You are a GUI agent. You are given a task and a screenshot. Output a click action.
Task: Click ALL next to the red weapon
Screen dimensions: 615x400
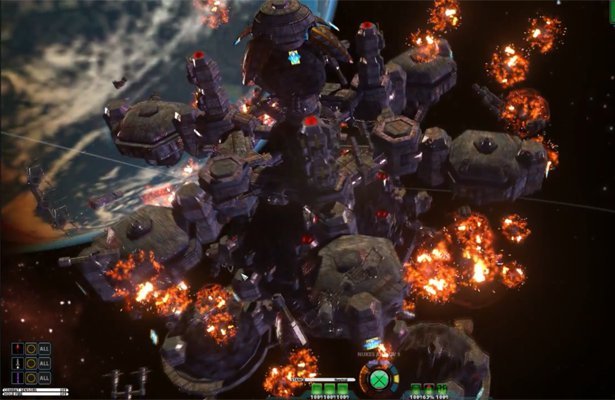tap(44, 349)
